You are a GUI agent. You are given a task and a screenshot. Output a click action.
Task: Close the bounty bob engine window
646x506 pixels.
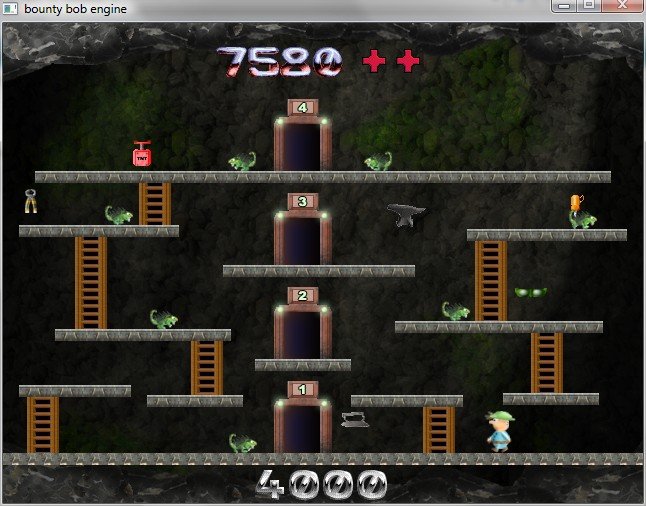click(624, 6)
